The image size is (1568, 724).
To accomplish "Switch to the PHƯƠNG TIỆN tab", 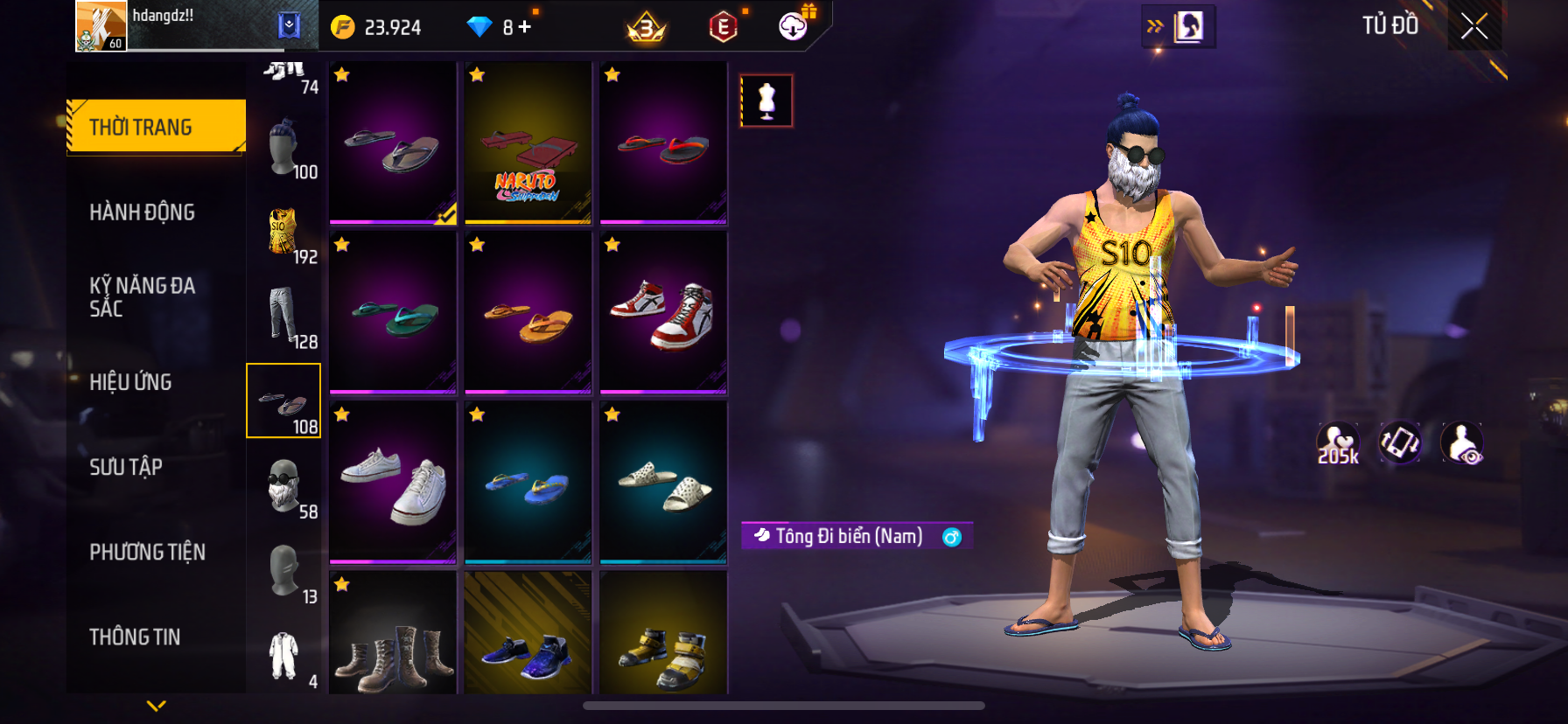I will click(147, 552).
